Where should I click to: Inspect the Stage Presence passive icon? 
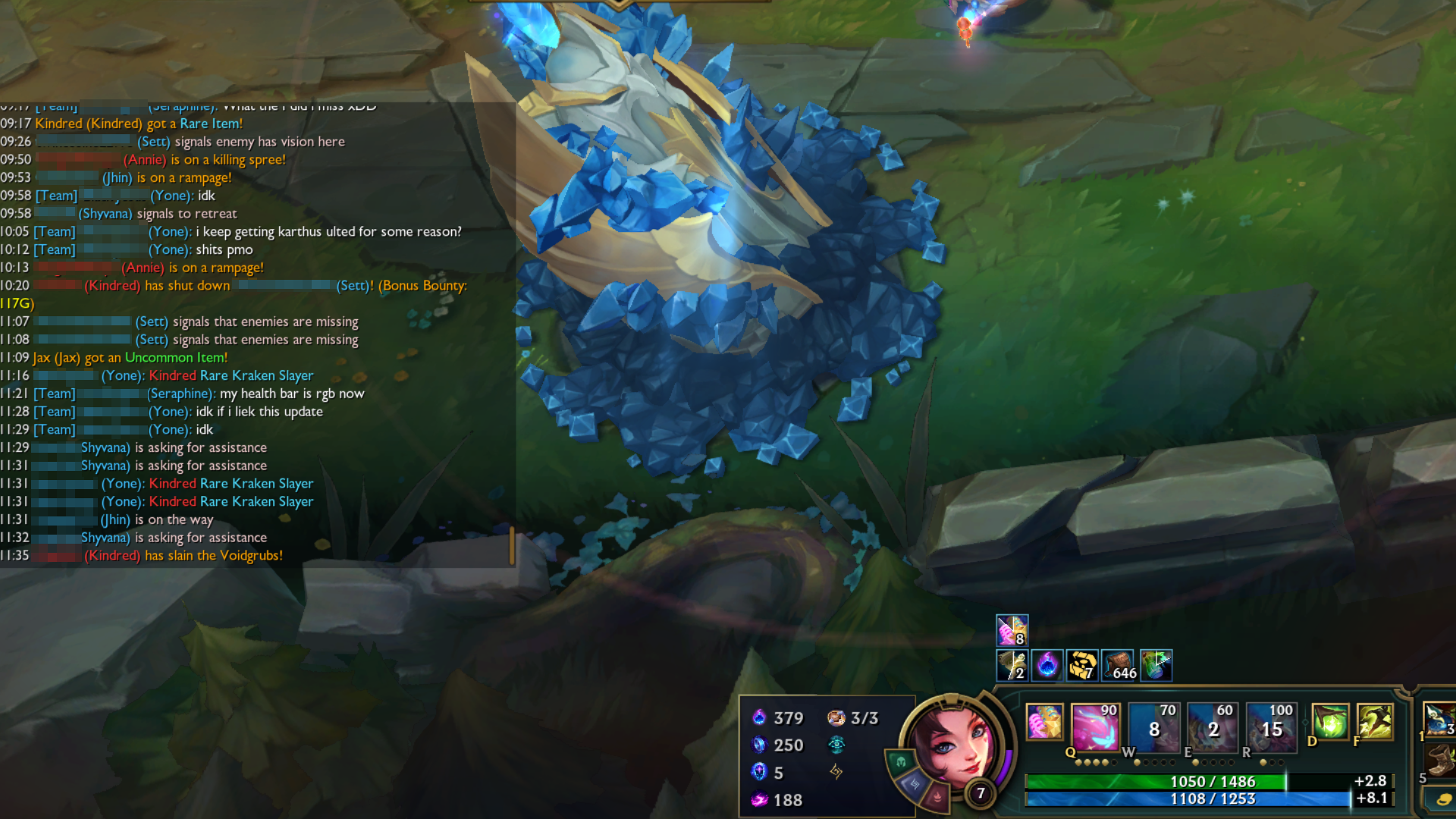point(1043,721)
